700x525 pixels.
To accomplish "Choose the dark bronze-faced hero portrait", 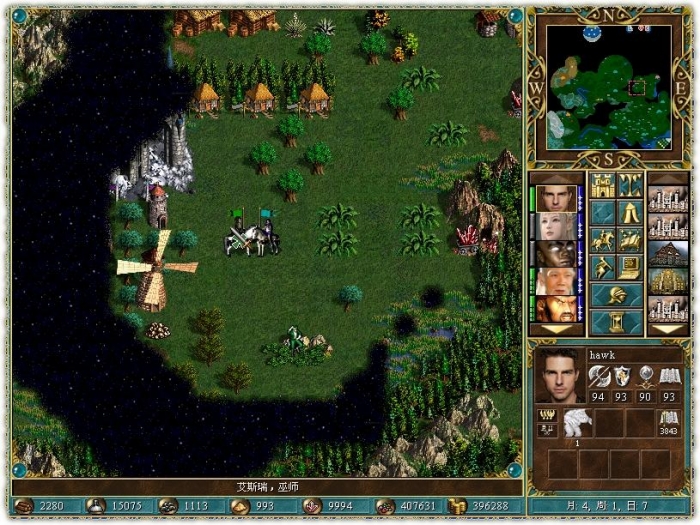I will [x=557, y=254].
